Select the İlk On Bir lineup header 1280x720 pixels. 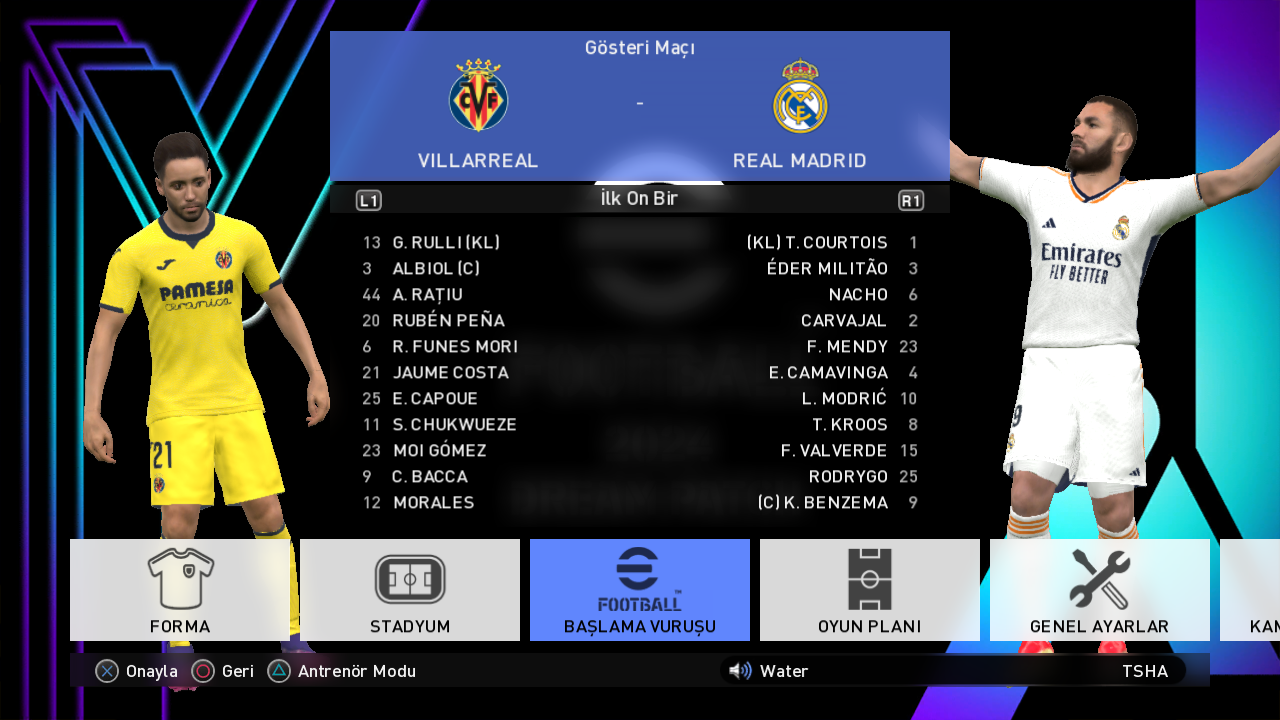639,199
